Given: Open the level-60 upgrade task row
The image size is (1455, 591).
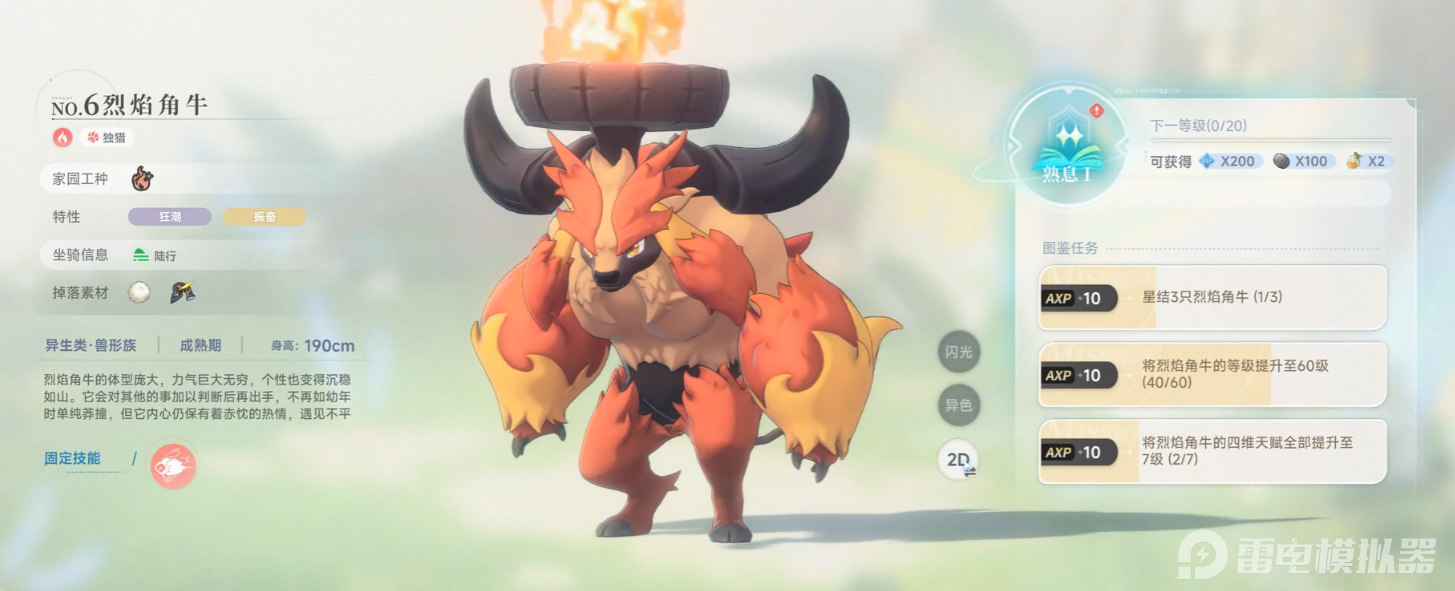Looking at the screenshot, I should tap(1212, 375).
